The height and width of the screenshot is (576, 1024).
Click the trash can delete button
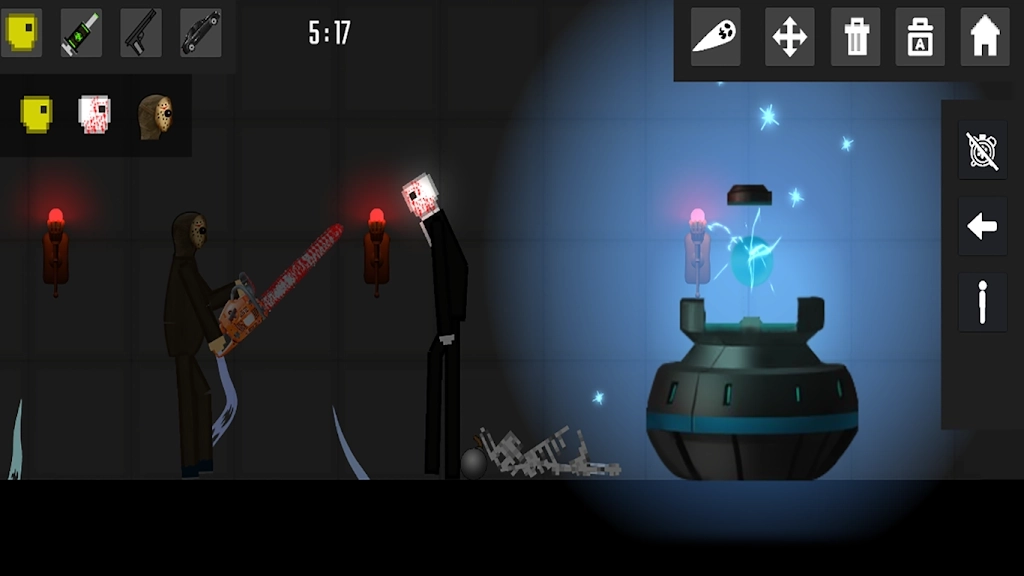[856, 37]
